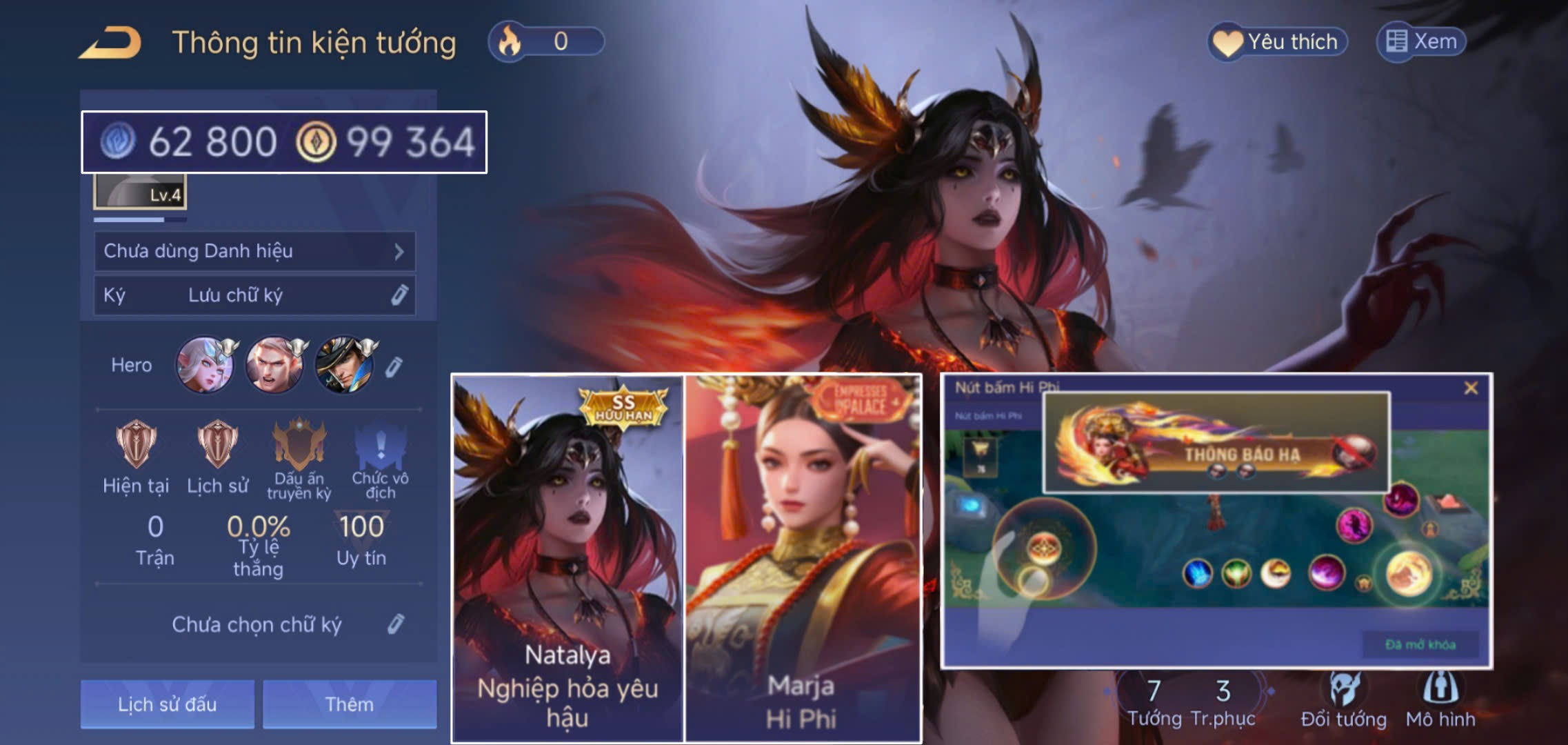
Task: Select the Hiện tại rank badge
Action: point(136,445)
